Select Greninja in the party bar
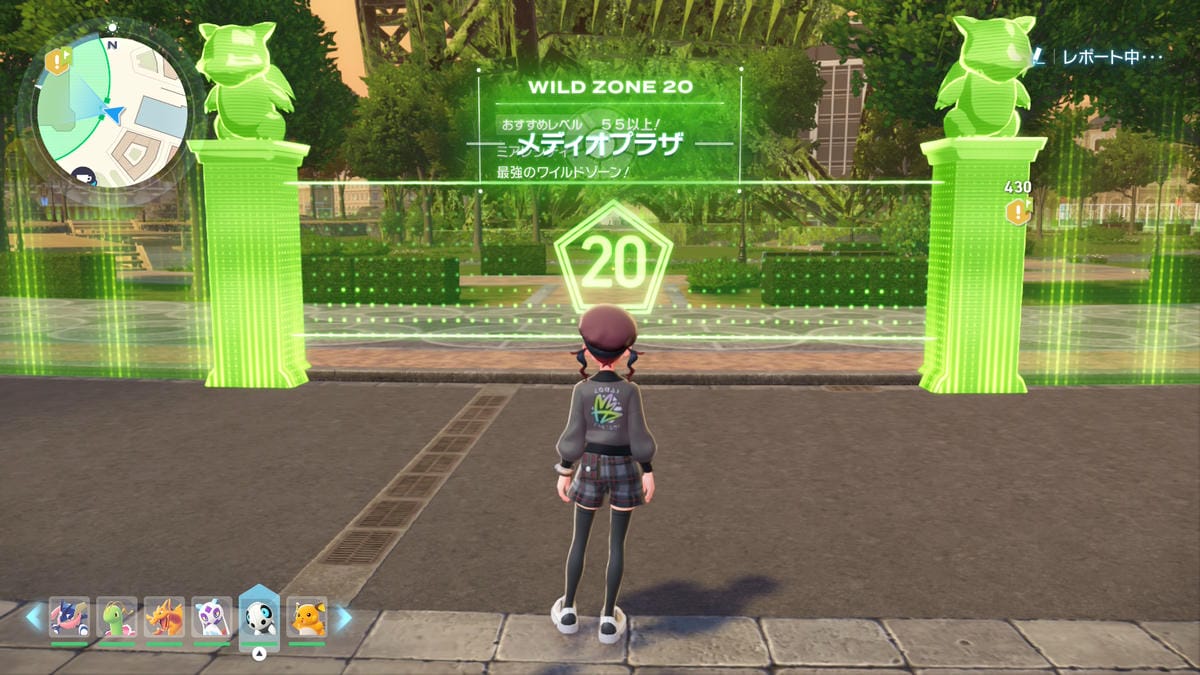Image resolution: width=1200 pixels, height=675 pixels. [68, 617]
